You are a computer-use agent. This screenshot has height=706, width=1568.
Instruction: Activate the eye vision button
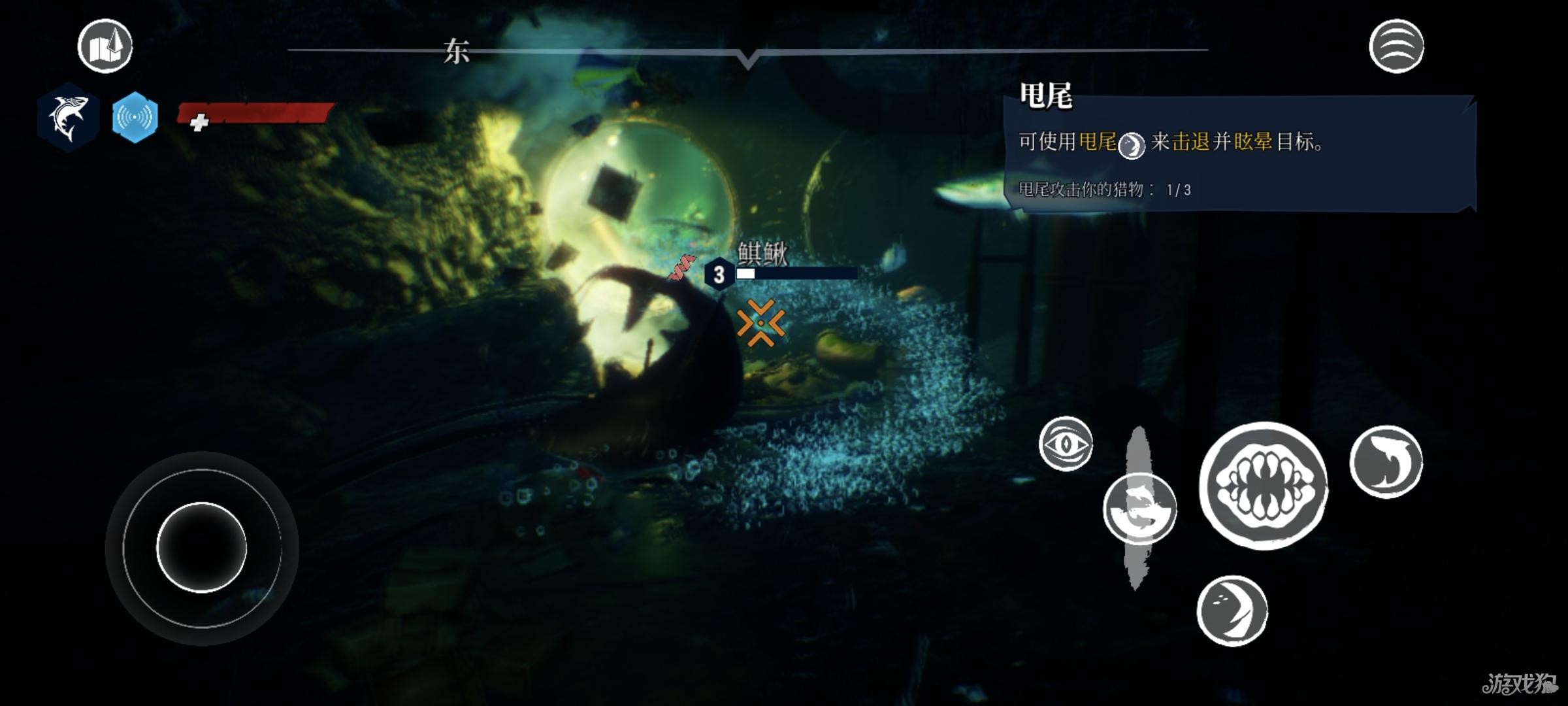click(1066, 444)
